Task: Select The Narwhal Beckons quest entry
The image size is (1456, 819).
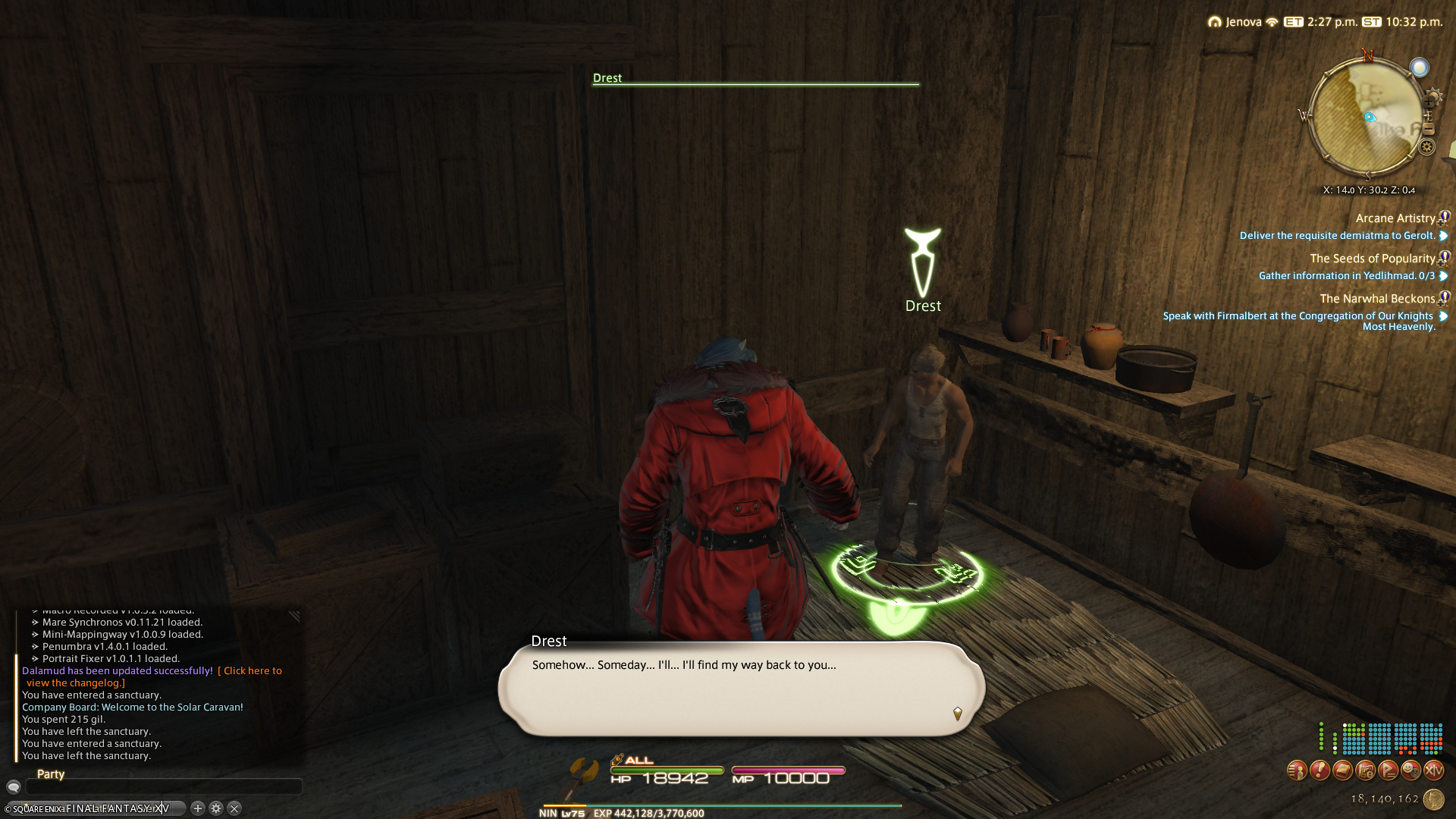Action: 1376,299
